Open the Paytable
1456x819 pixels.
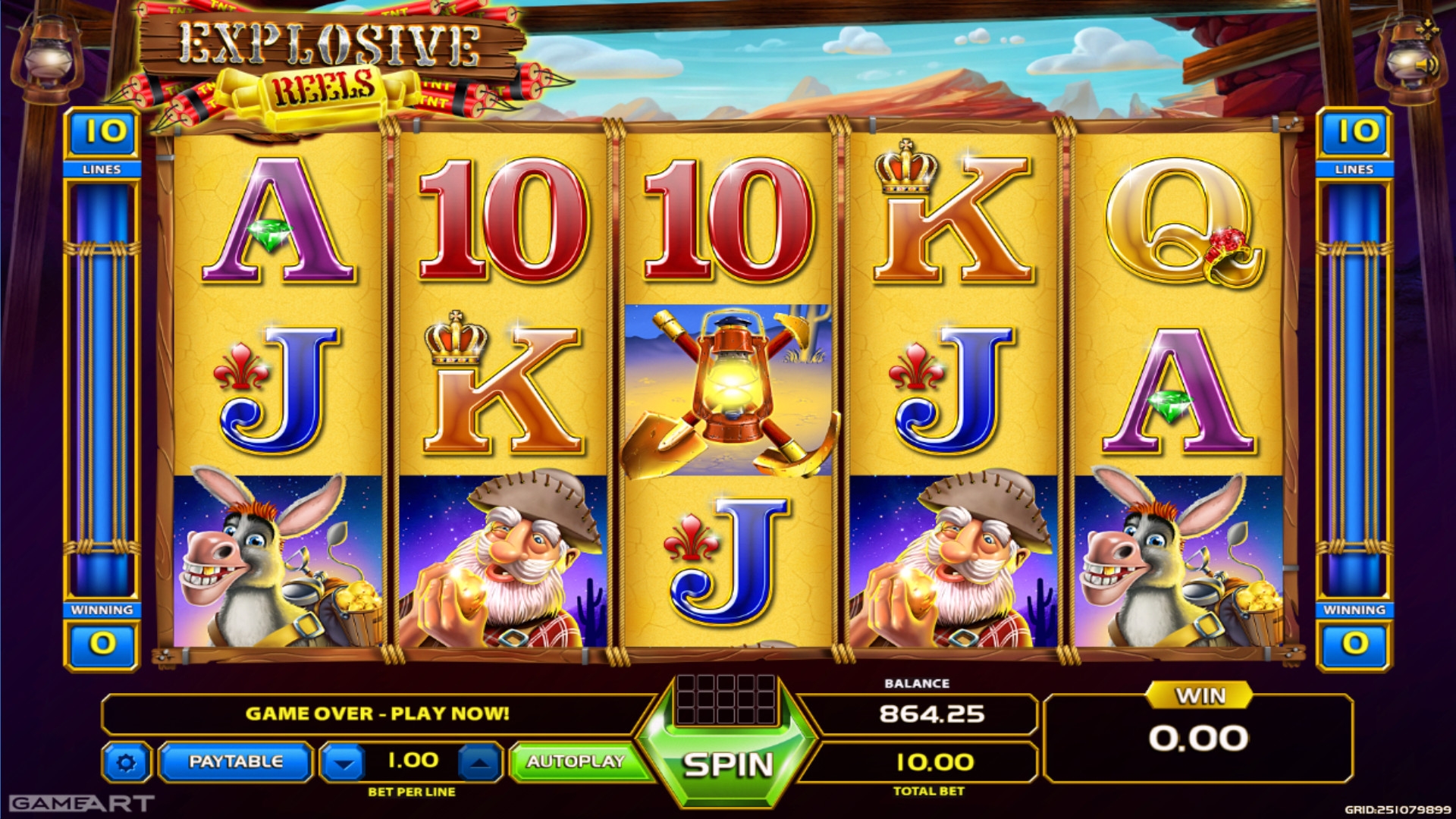pos(235,761)
